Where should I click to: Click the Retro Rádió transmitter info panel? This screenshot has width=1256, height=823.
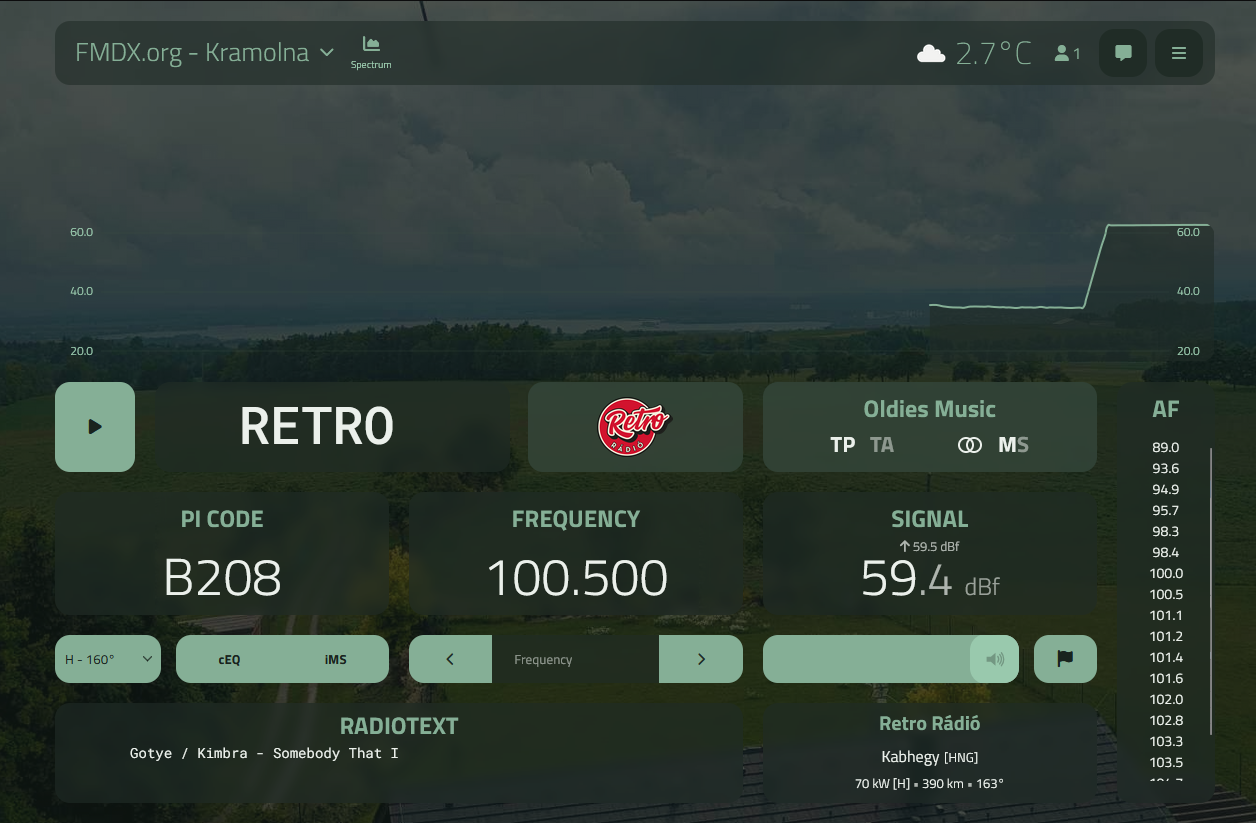929,752
